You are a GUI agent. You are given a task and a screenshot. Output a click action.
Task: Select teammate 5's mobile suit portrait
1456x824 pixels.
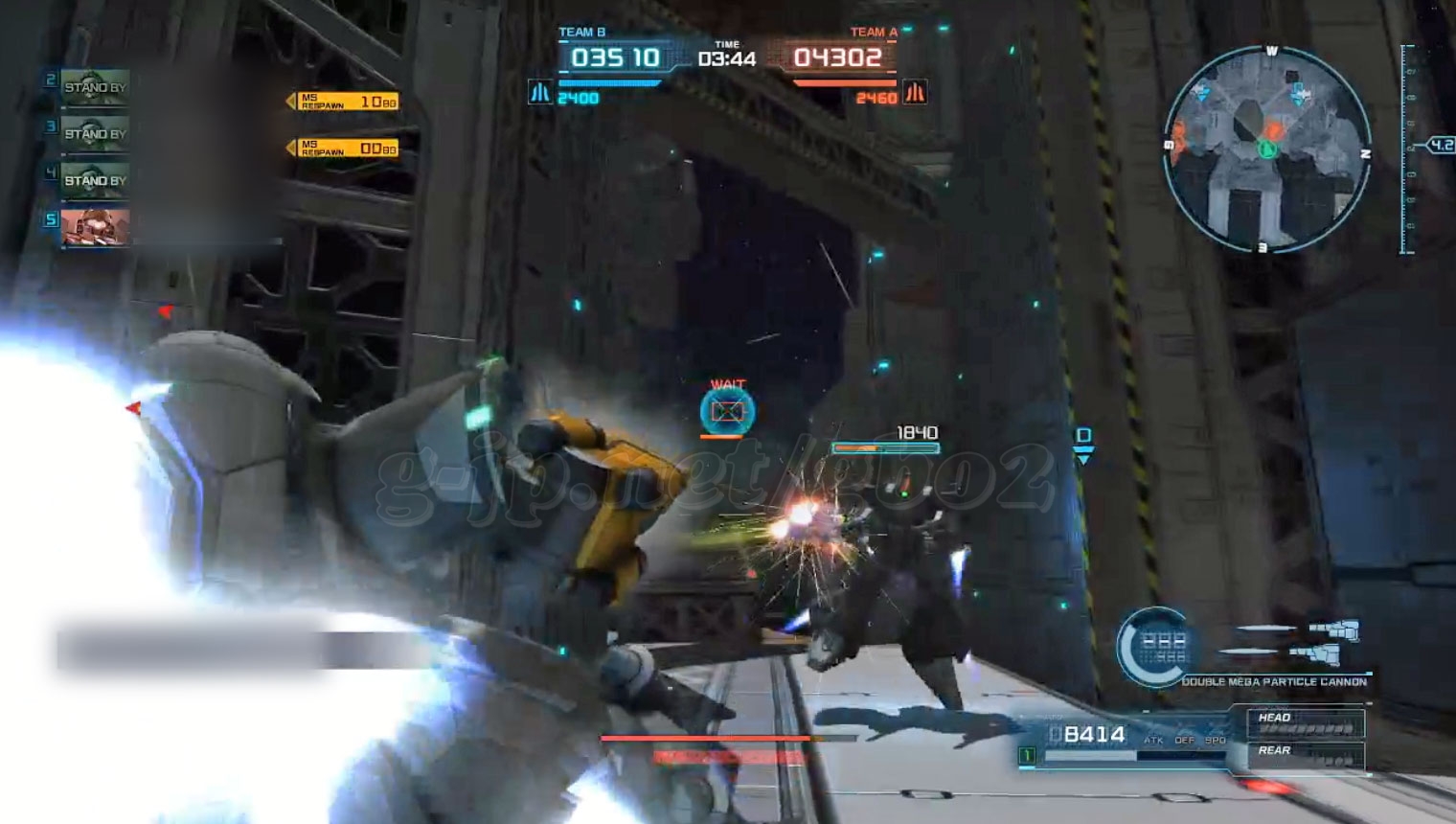(x=94, y=227)
